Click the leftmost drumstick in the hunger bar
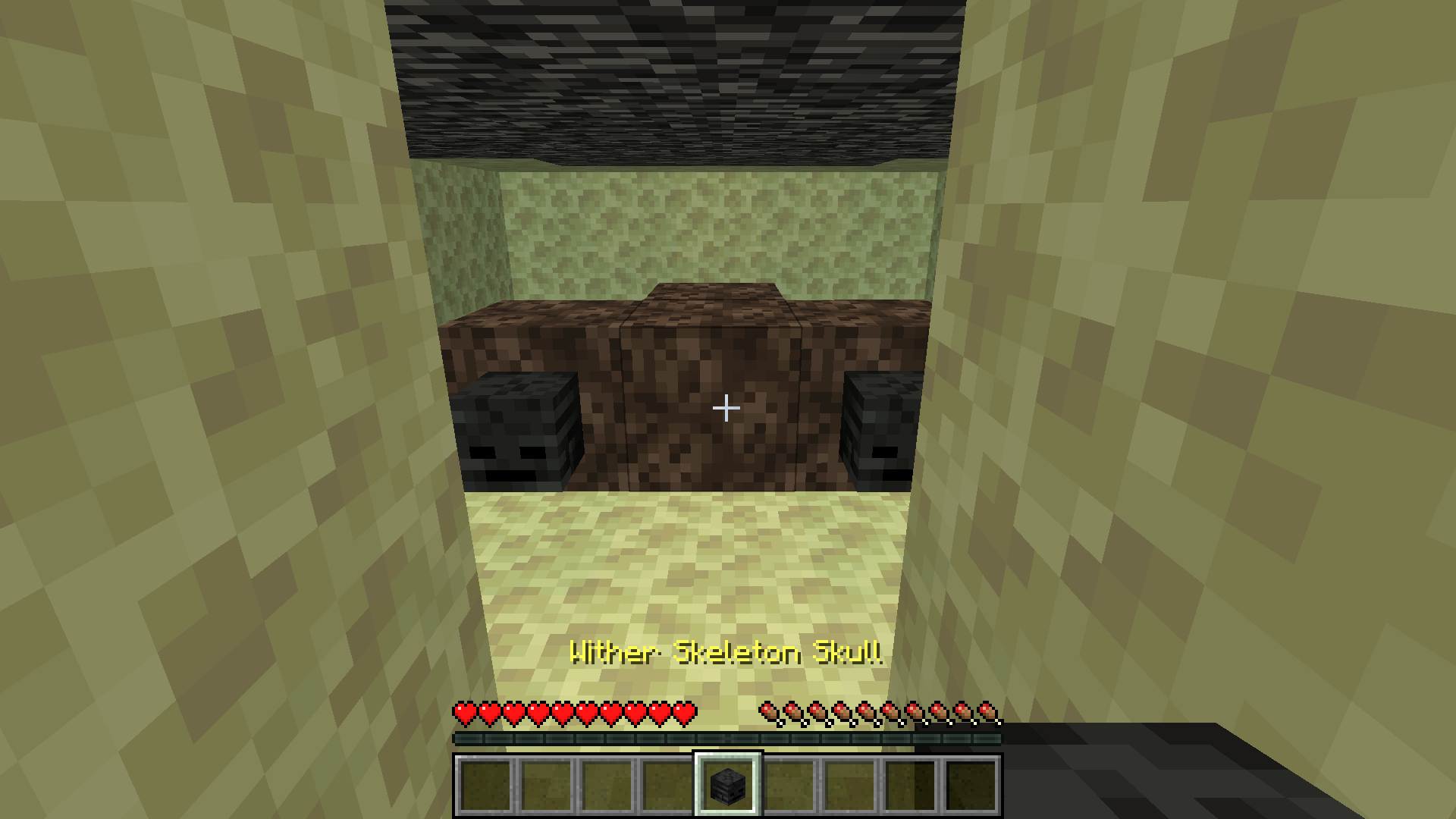The image size is (1456, 819). point(770,713)
